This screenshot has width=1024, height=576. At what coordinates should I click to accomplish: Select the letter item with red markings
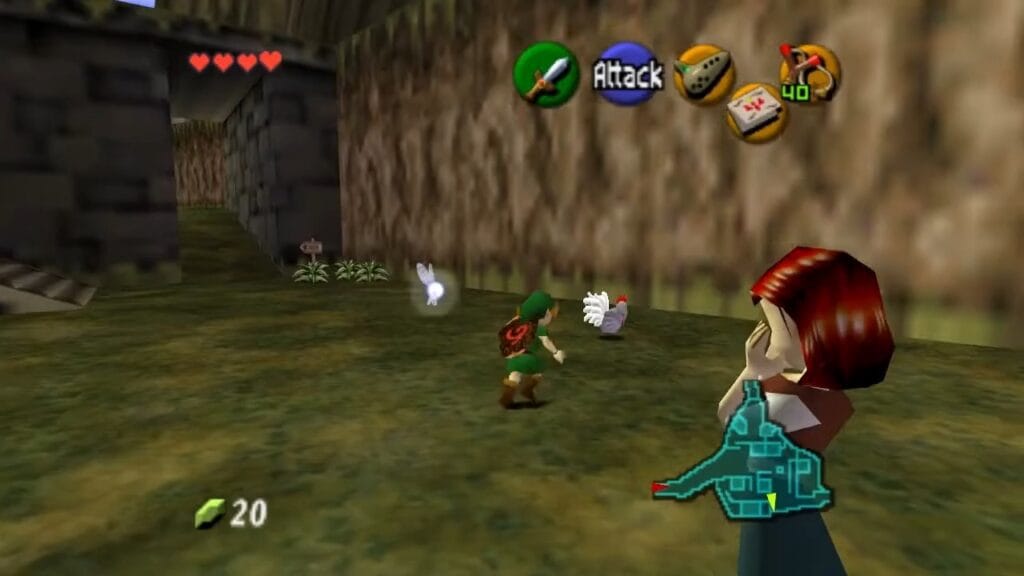757,111
